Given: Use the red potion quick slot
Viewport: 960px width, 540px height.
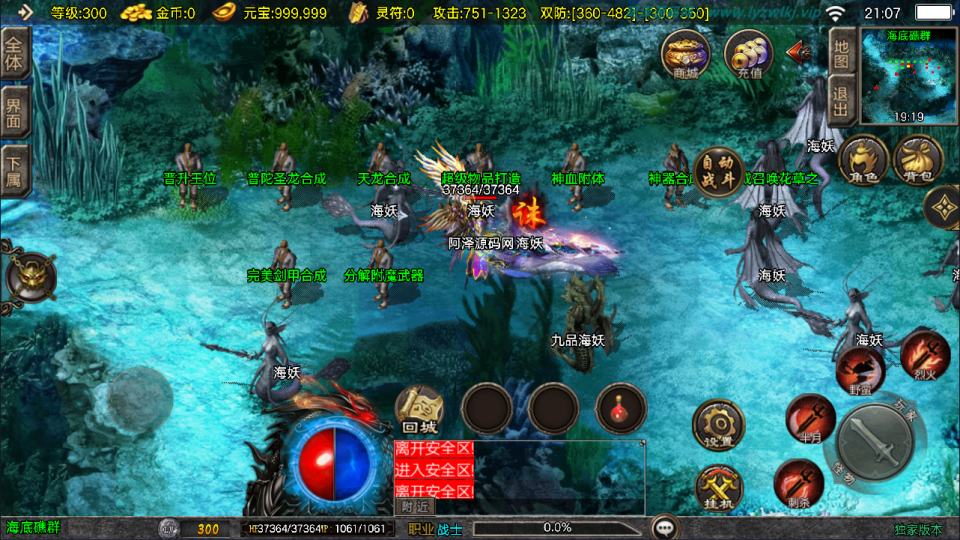Looking at the screenshot, I should tap(620, 407).
